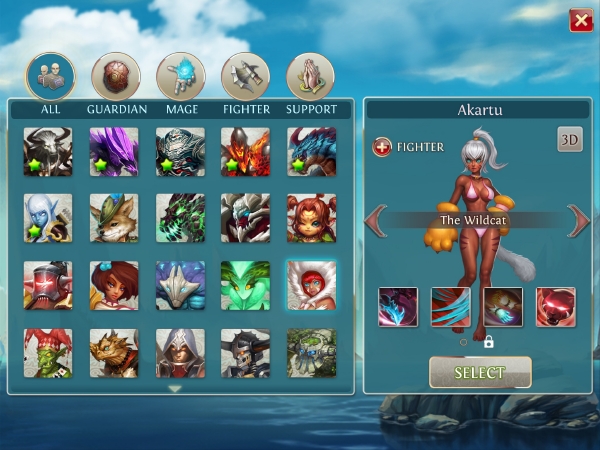Inspect Akartu's blue claw slash skill
Screen dimensions: 600x450
click(451, 307)
